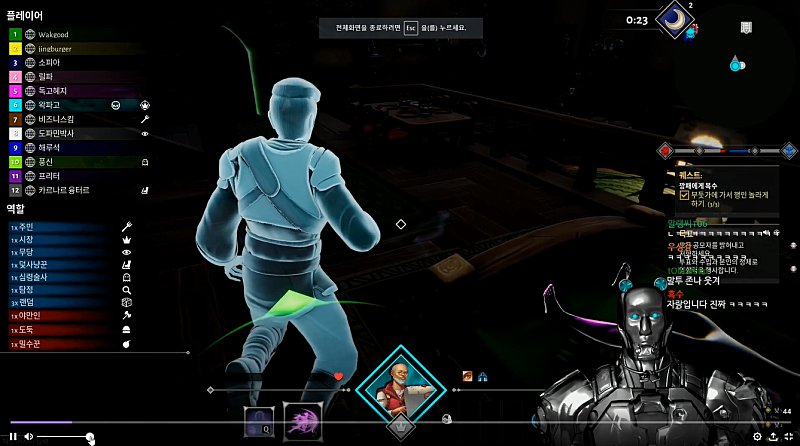Activate the Q ability slot

point(259,421)
